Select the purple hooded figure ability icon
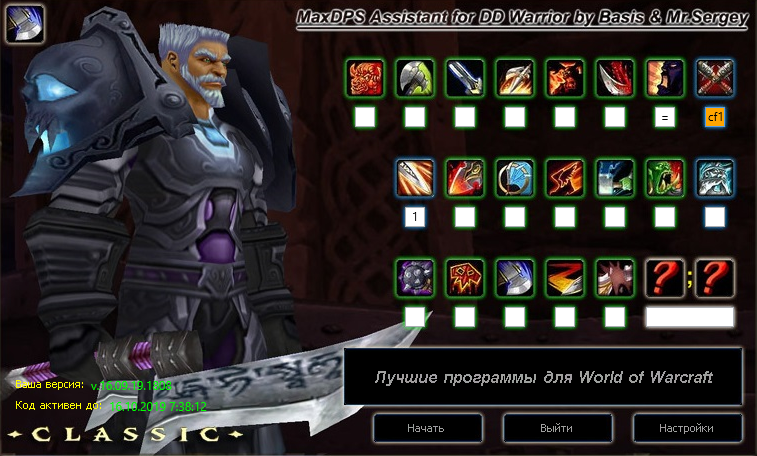The height and width of the screenshot is (456, 757). [665, 77]
